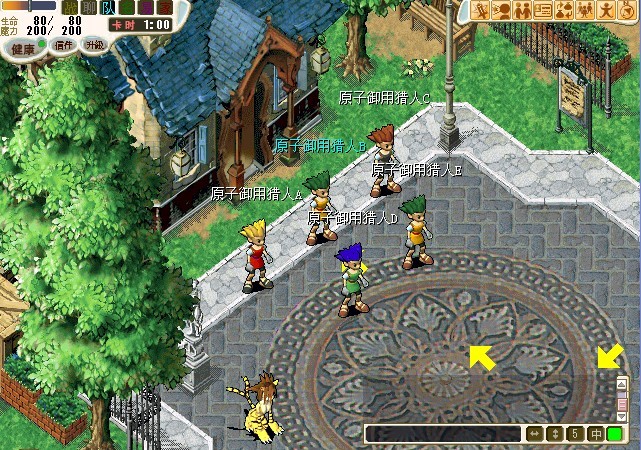Click the green chat color swatch
The image size is (641, 450).
pos(614,434)
